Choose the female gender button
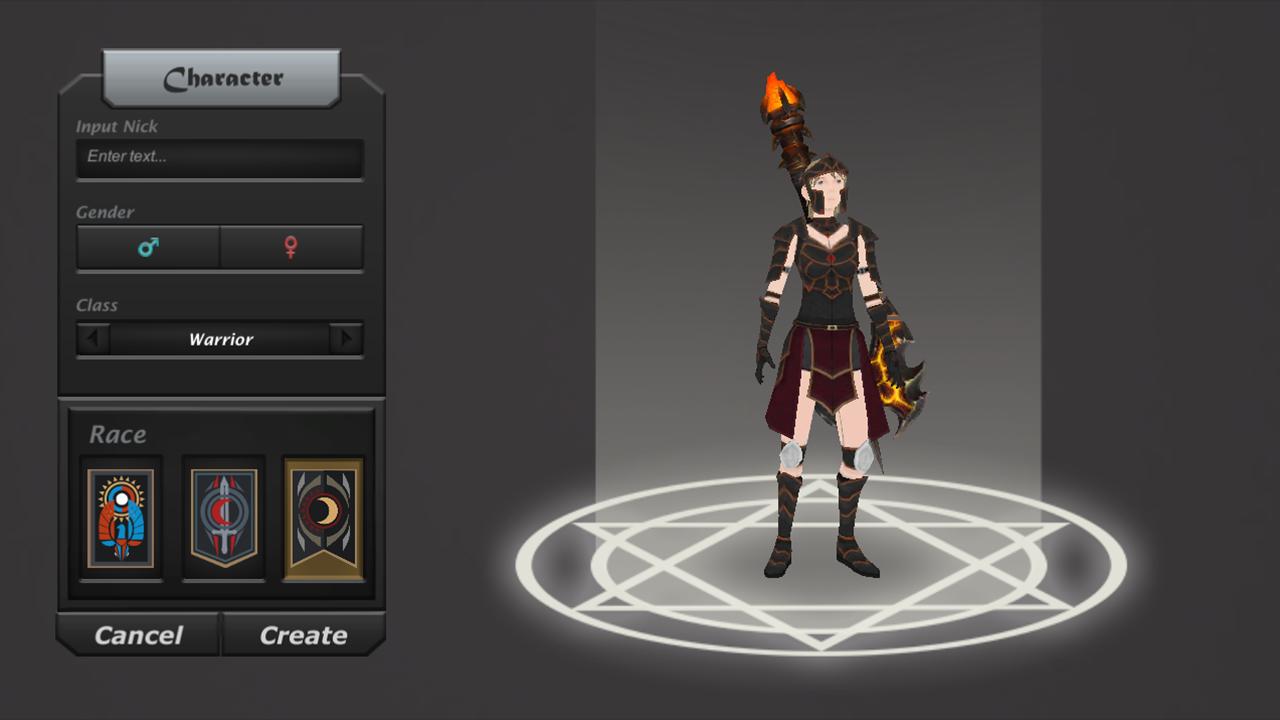This screenshot has height=720, width=1280. click(291, 247)
